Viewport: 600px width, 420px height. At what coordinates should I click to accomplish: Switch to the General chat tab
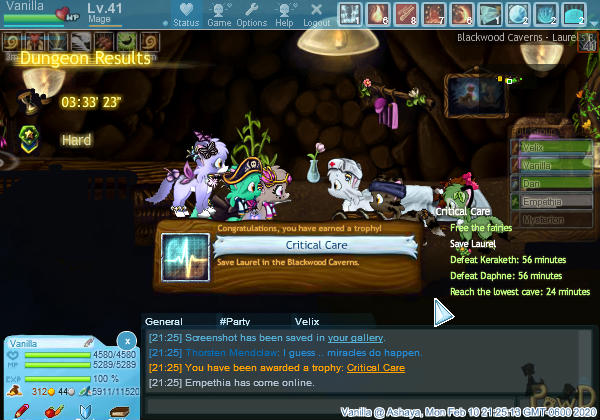click(163, 321)
